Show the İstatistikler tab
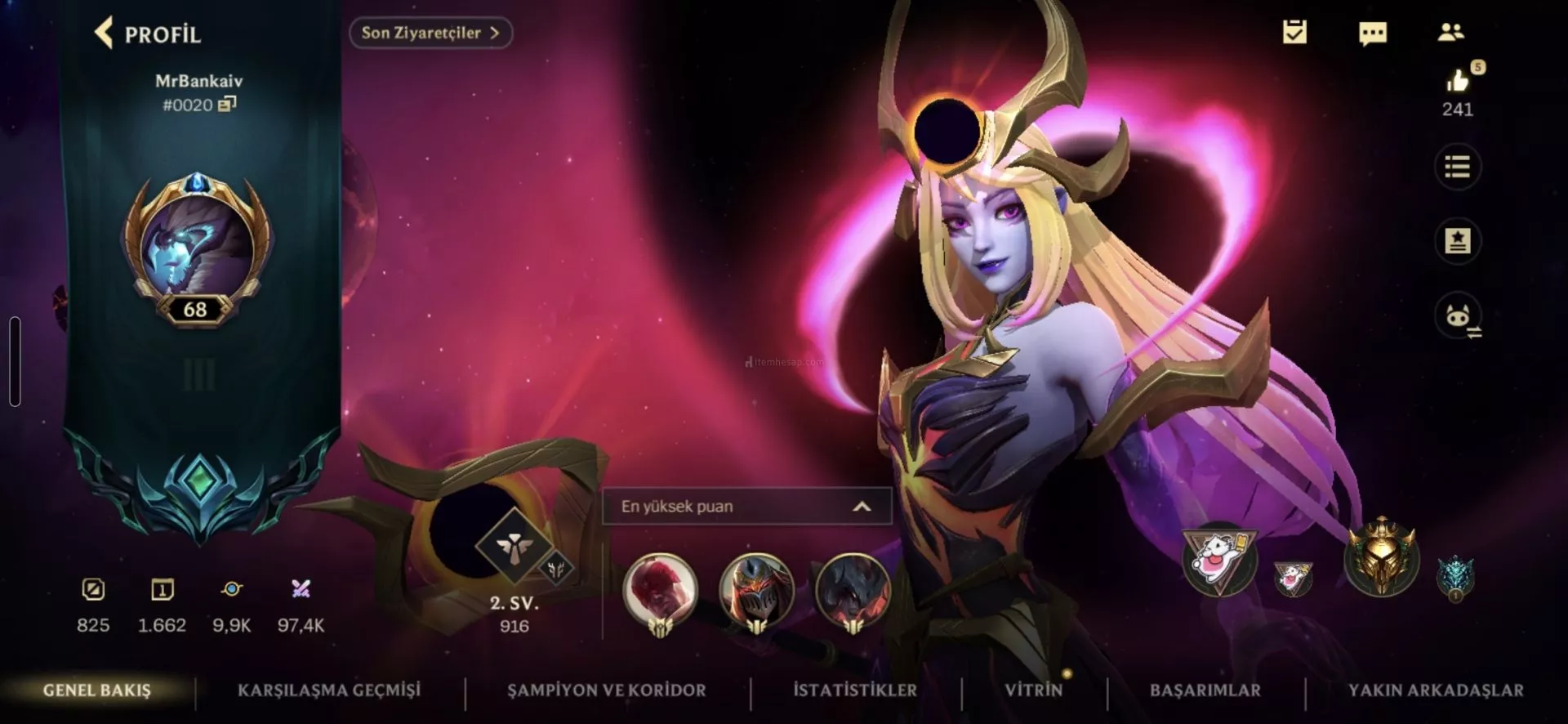 pyautogui.click(x=855, y=690)
